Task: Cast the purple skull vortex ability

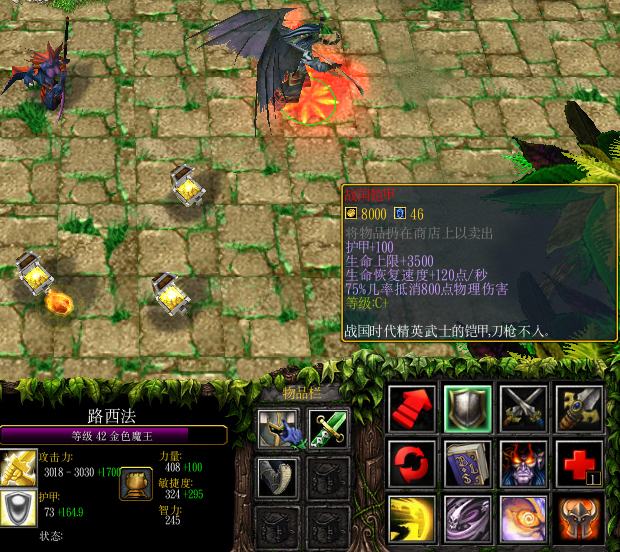Action: pyautogui.click(x=467, y=519)
